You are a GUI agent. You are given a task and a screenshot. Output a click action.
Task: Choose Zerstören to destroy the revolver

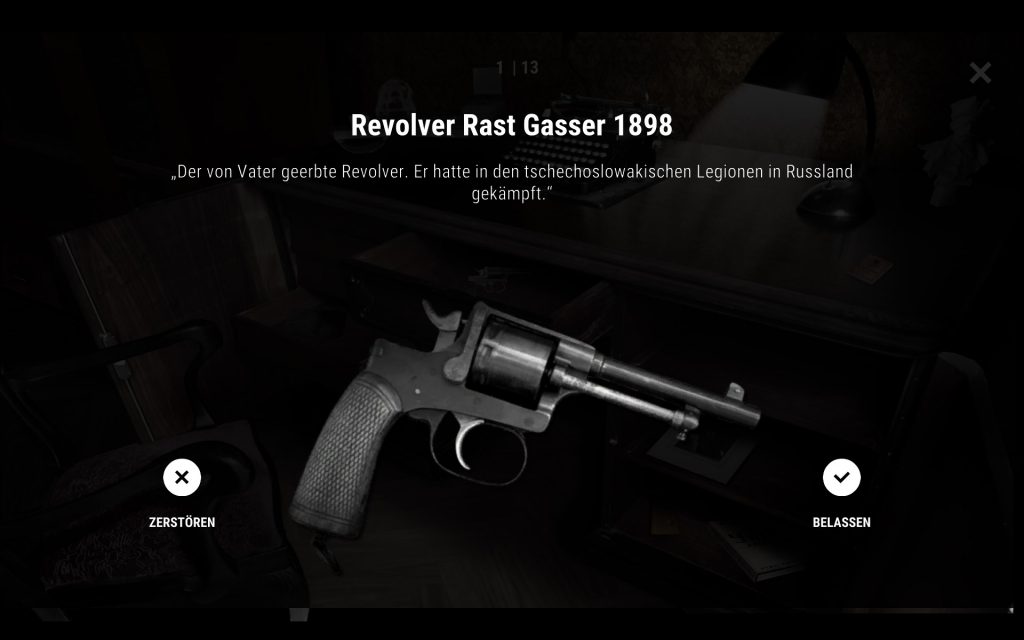click(182, 479)
